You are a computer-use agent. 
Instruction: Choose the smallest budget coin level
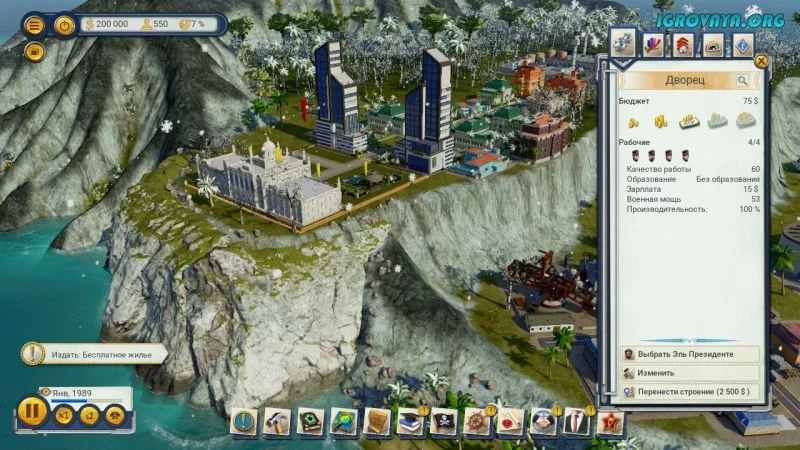click(x=634, y=121)
